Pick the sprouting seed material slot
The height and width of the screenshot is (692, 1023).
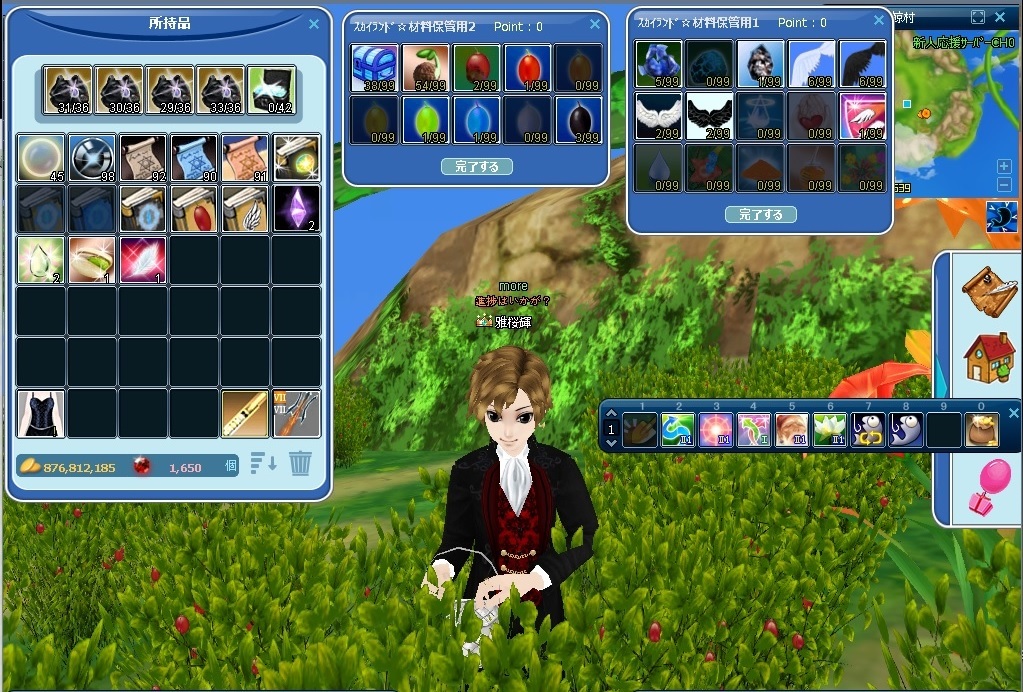point(426,68)
